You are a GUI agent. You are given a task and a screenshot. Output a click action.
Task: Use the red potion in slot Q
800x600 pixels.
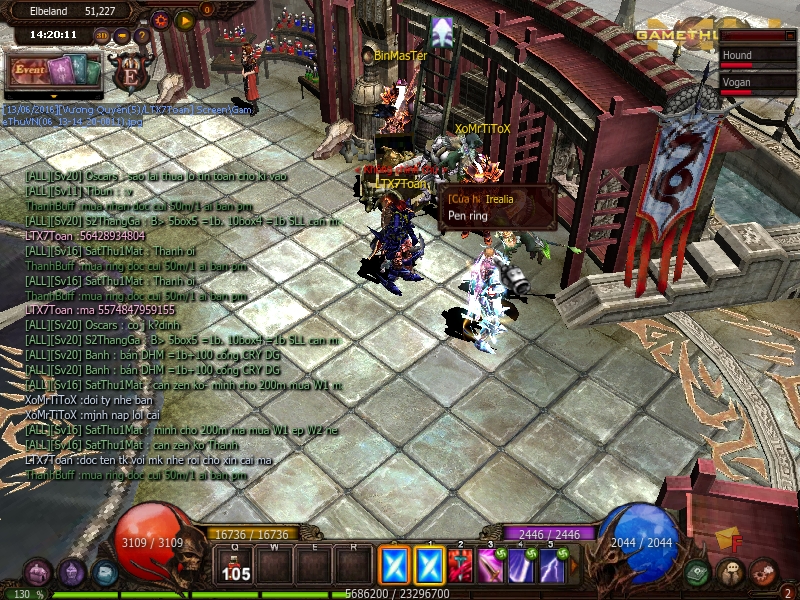[237, 567]
